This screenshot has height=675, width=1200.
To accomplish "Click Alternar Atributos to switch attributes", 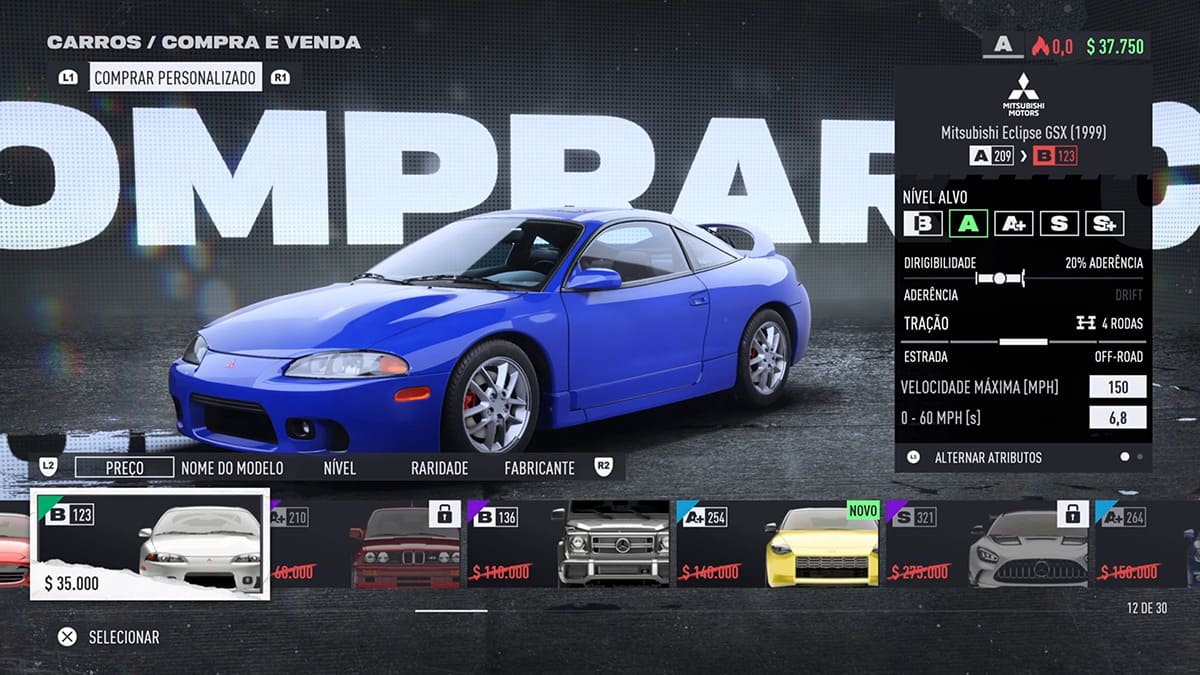I will [987, 457].
